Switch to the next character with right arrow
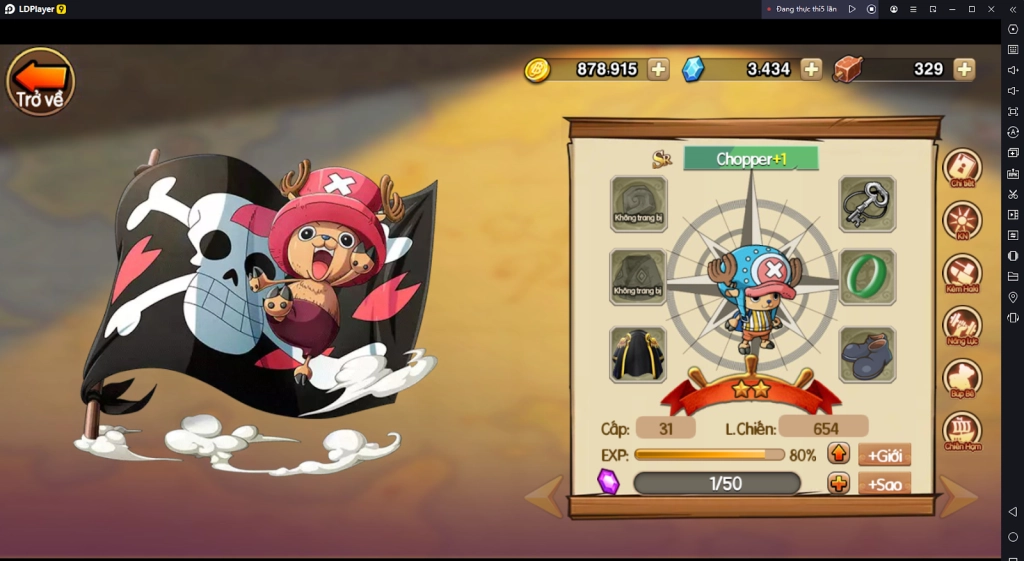Image resolution: width=1024 pixels, height=561 pixels. coord(957,497)
